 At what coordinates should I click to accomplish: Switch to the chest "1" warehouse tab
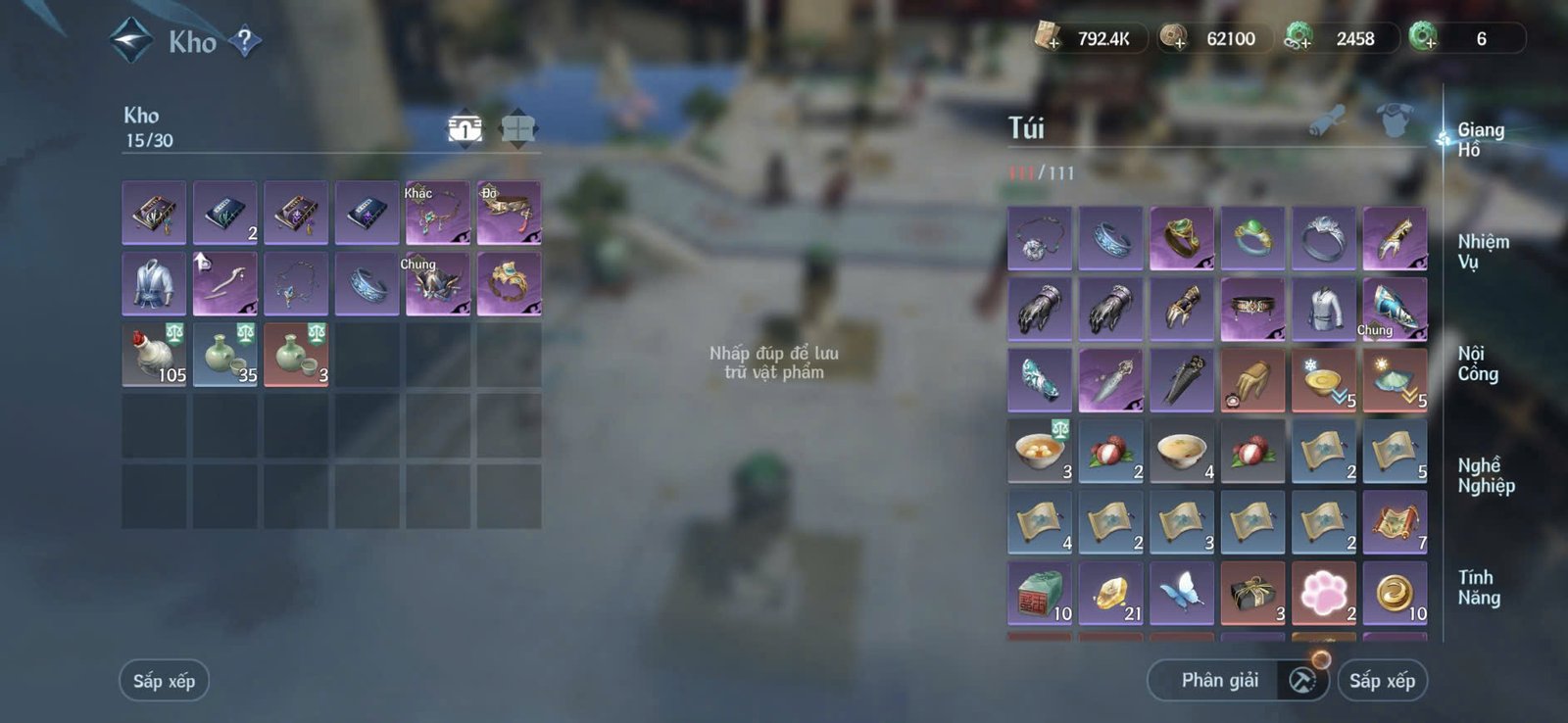[x=464, y=127]
